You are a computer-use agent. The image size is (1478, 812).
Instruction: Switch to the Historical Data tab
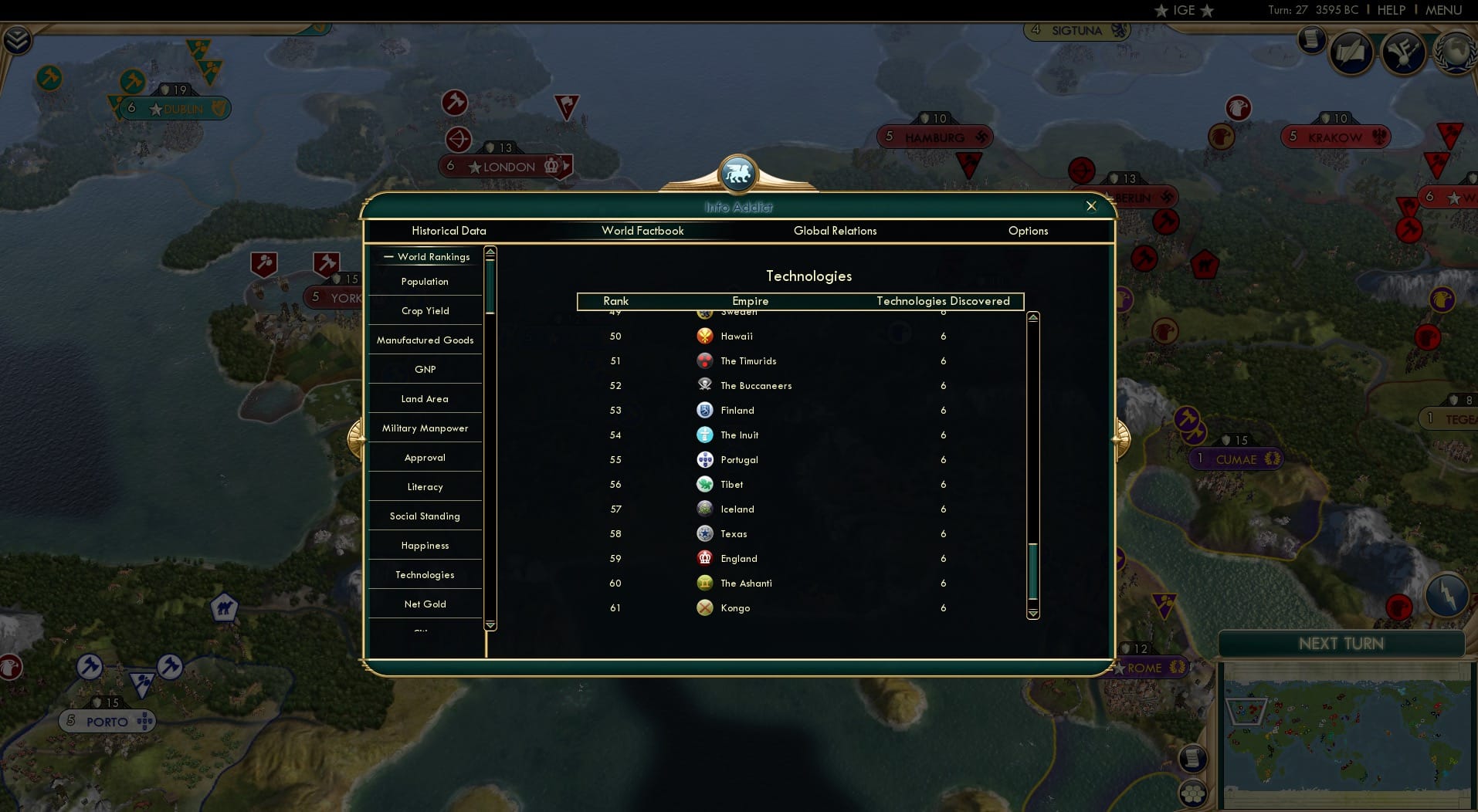pyautogui.click(x=449, y=231)
